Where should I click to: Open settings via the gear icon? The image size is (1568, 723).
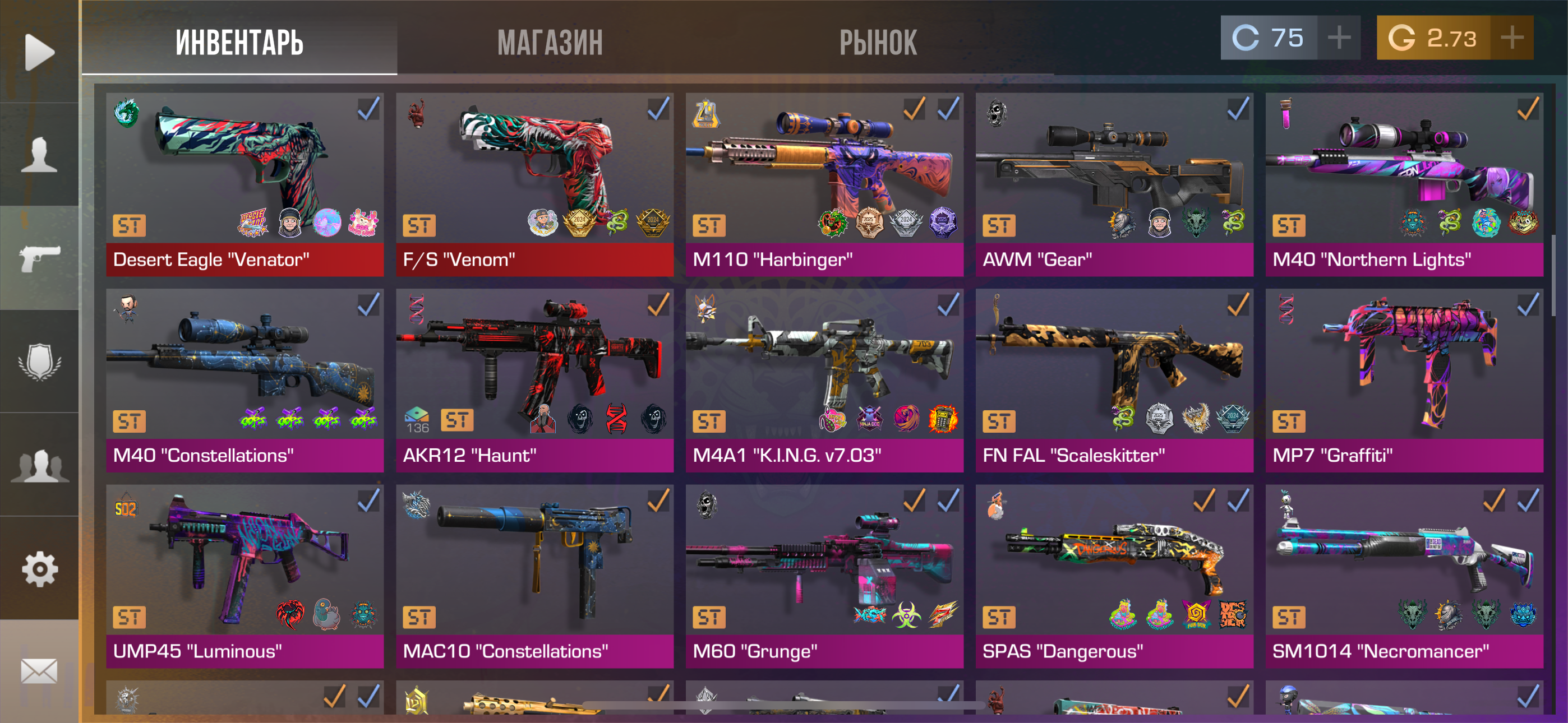(x=40, y=568)
